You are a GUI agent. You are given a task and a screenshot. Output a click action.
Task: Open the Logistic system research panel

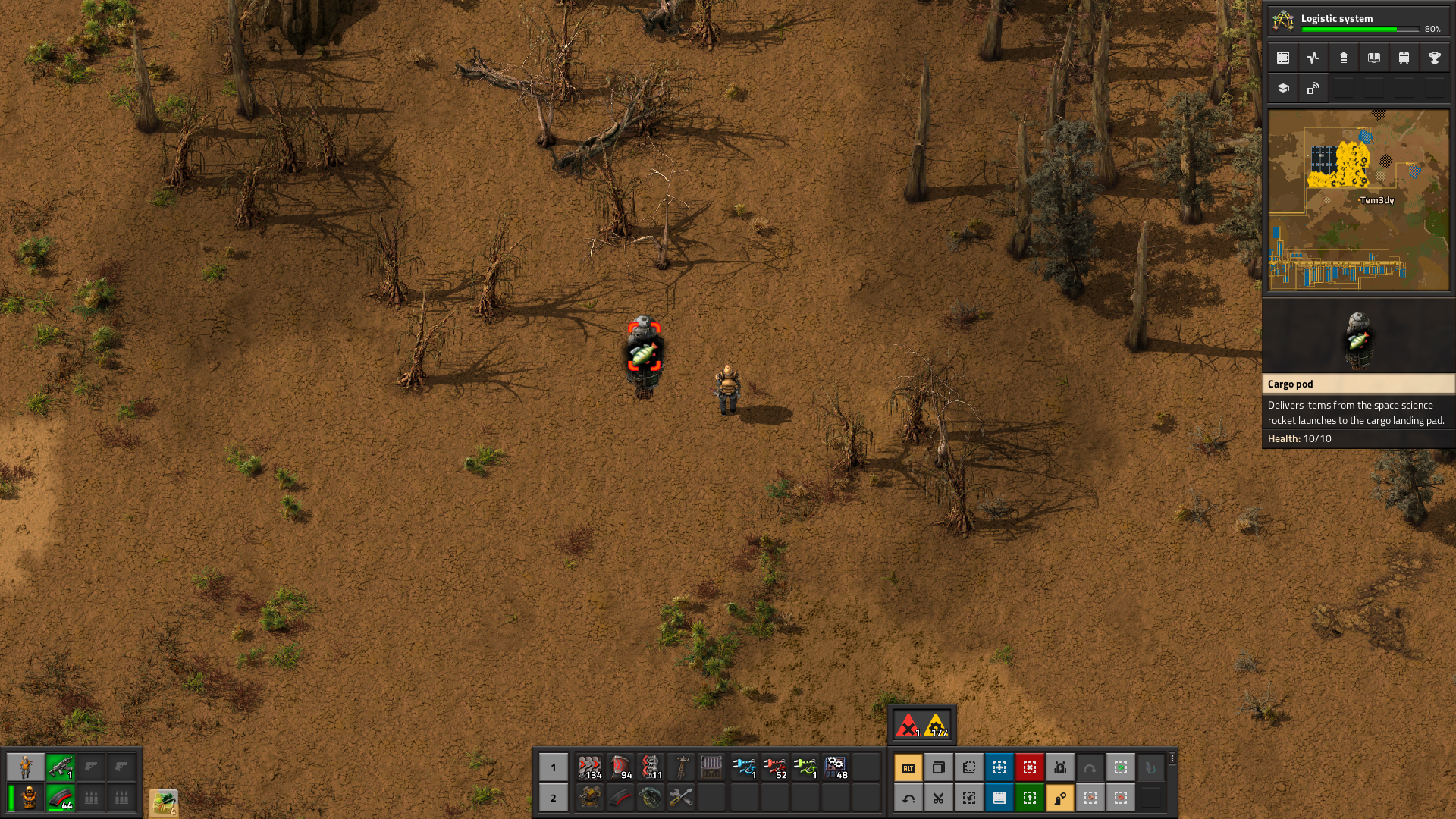click(x=1357, y=20)
